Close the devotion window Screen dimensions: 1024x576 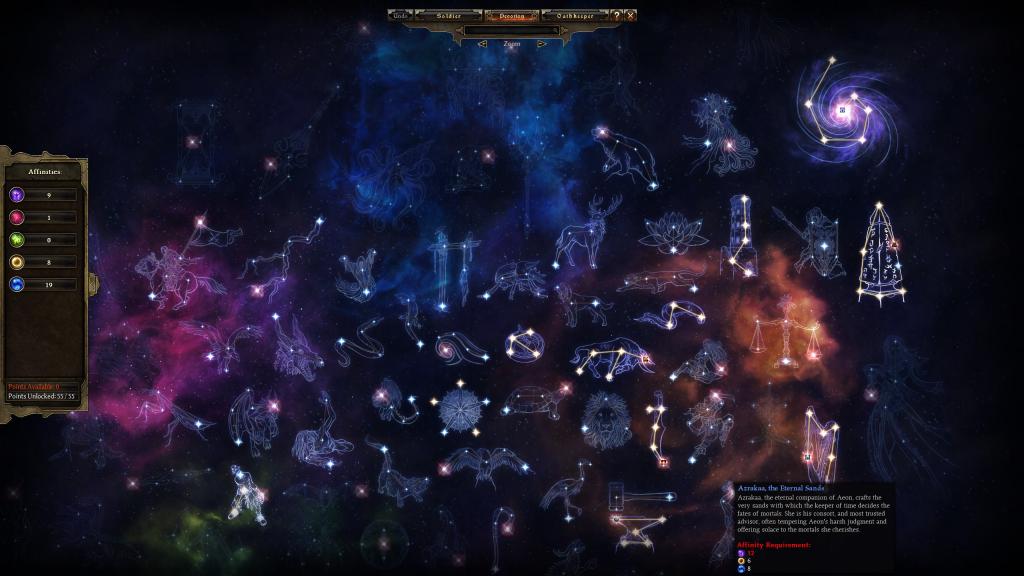pos(631,15)
